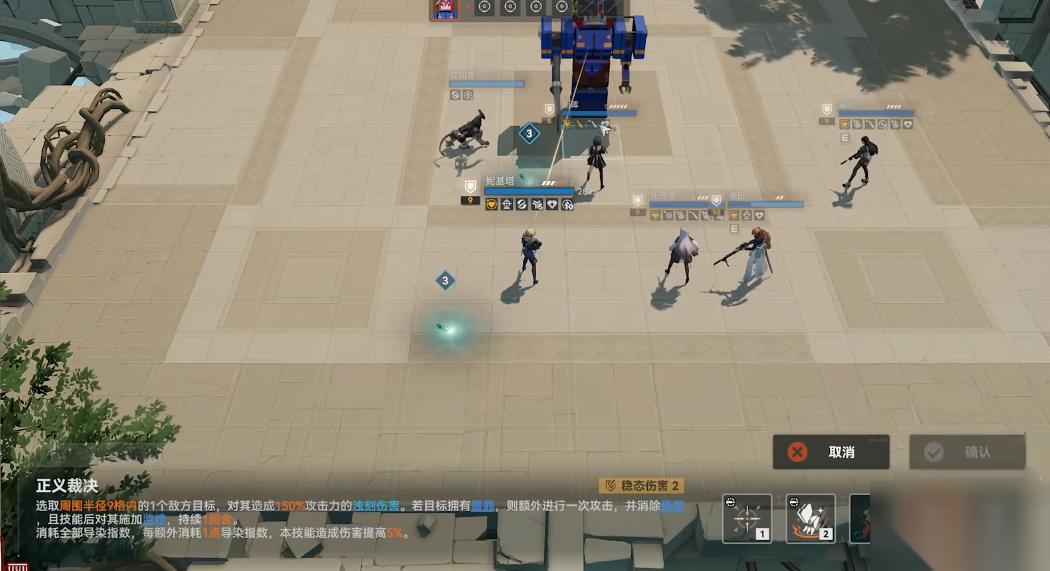This screenshot has height=571, width=1050.
Task: Select the partially hidden third skill icon
Action: tap(860, 519)
